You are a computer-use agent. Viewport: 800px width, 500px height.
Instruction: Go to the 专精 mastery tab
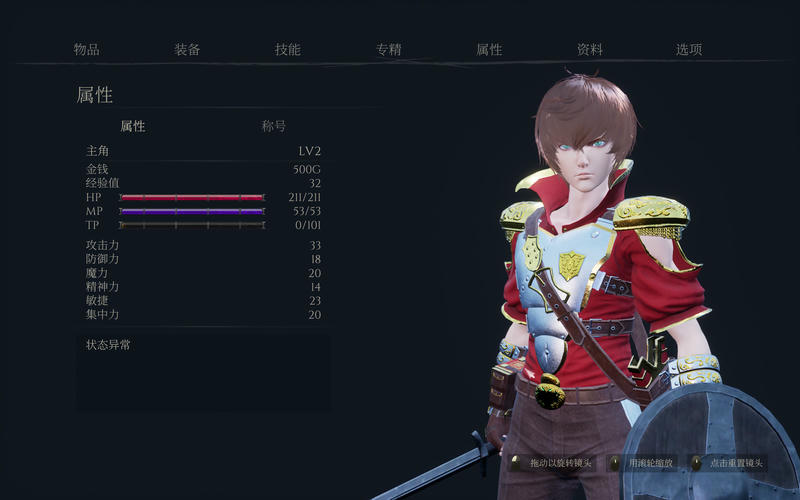pyautogui.click(x=388, y=49)
